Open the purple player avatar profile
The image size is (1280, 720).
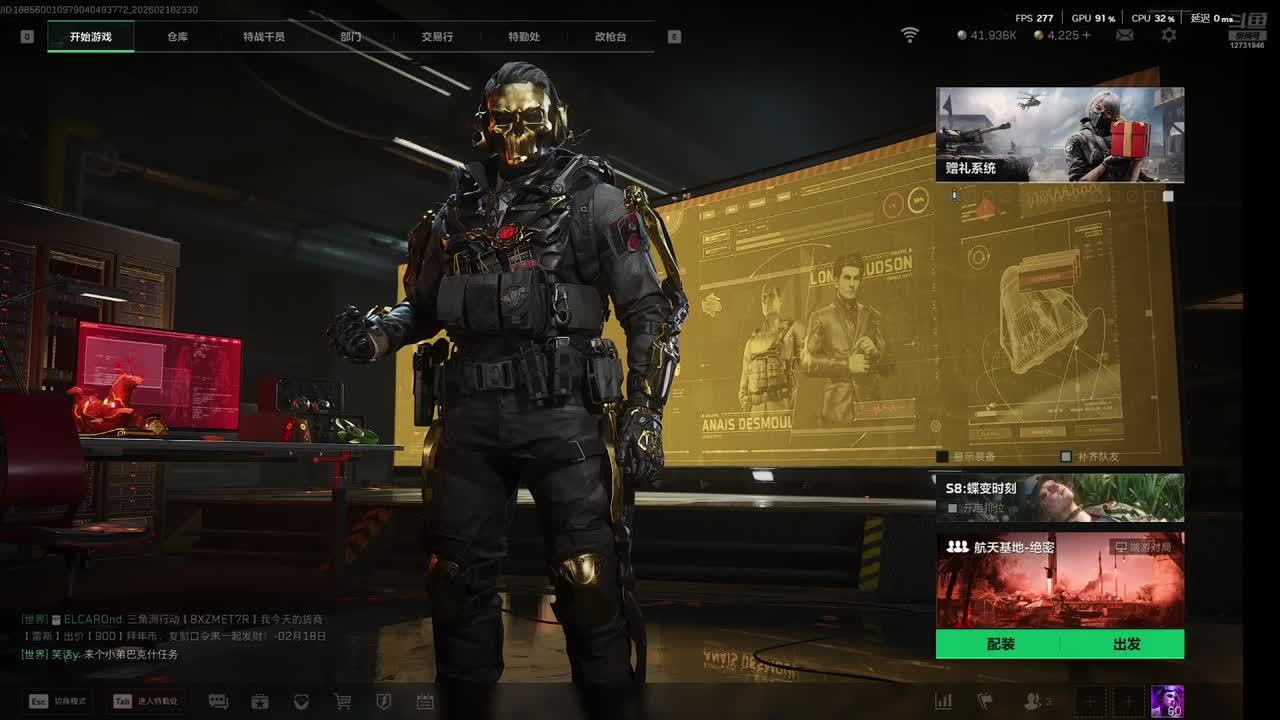pyautogui.click(x=1167, y=701)
